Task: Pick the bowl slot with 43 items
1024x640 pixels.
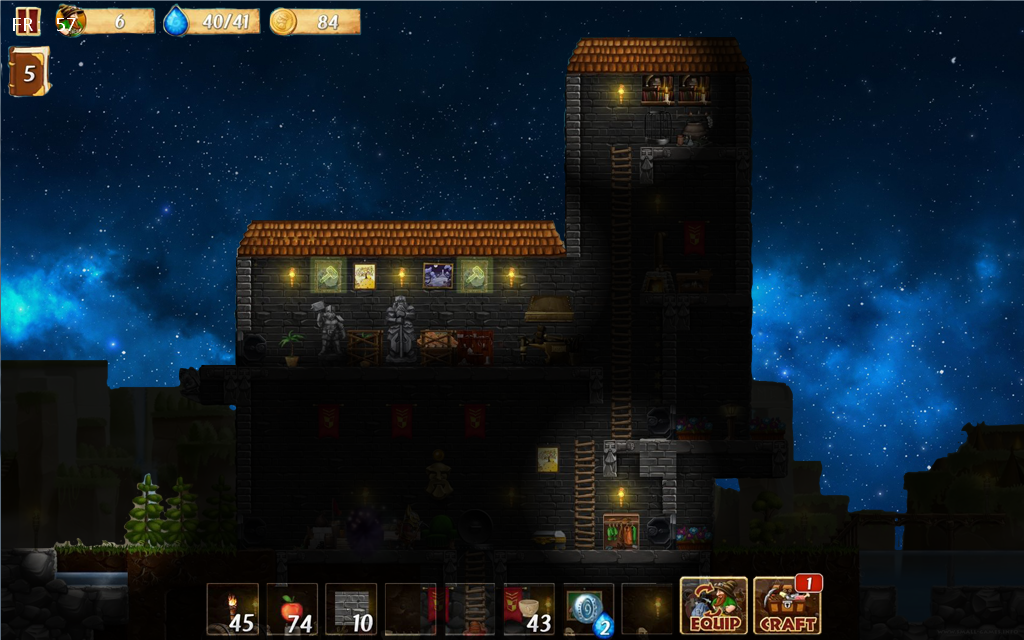Action: point(529,608)
